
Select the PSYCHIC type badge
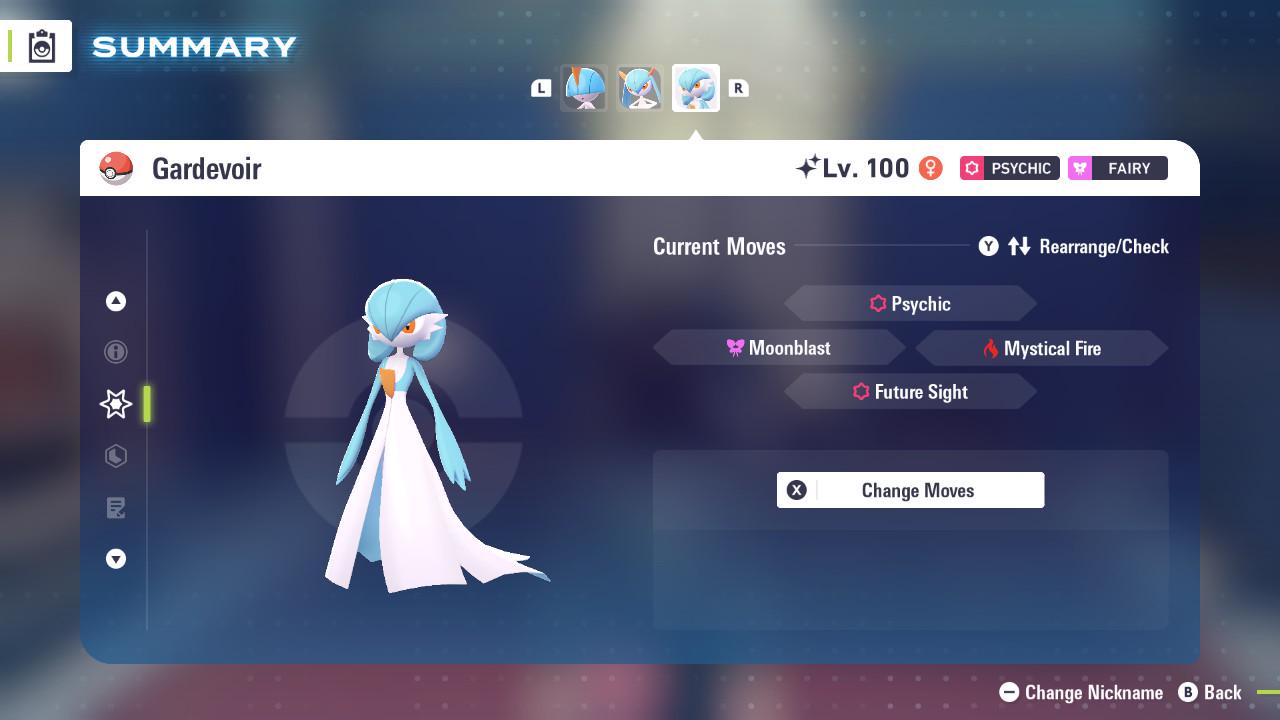pyautogui.click(x=1009, y=168)
